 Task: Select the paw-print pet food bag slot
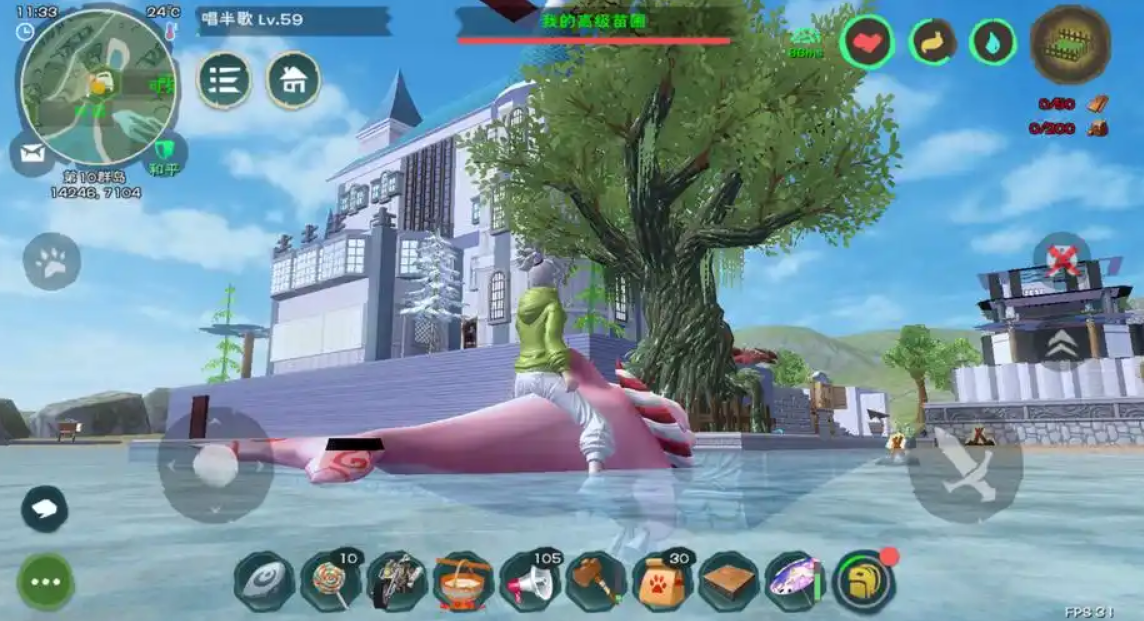pos(662,582)
